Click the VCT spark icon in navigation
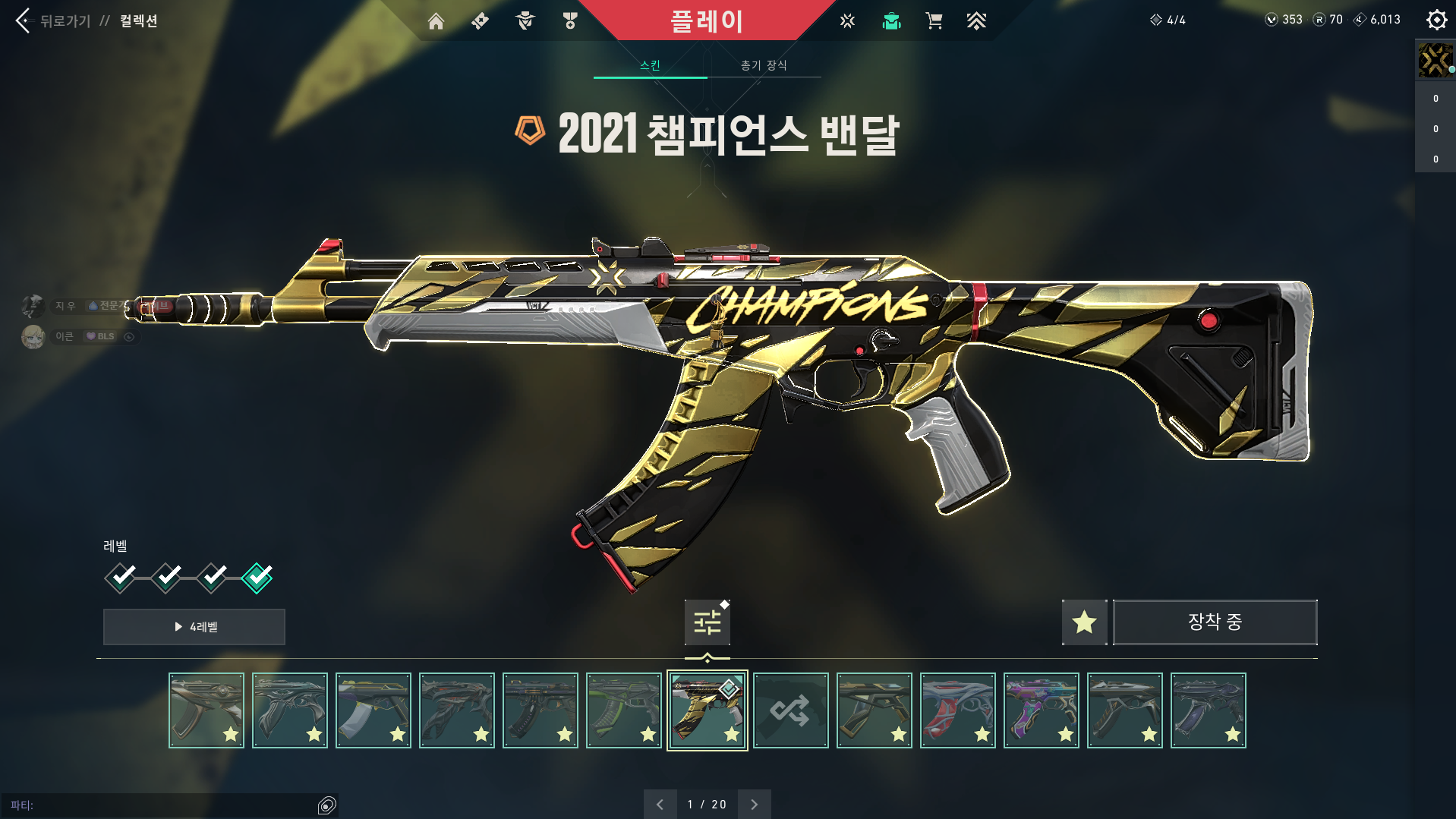 coord(846,20)
